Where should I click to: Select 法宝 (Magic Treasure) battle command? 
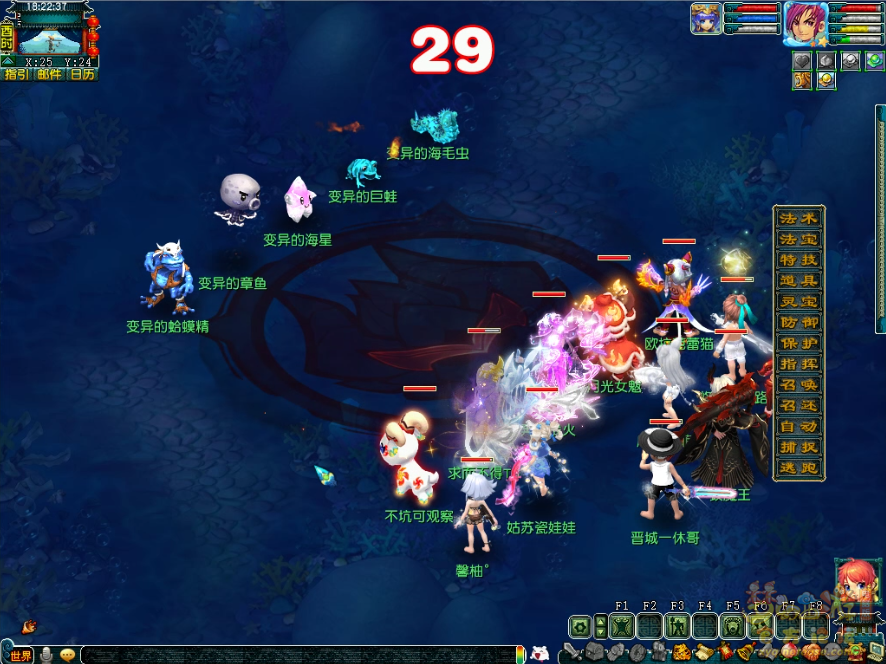tap(798, 239)
